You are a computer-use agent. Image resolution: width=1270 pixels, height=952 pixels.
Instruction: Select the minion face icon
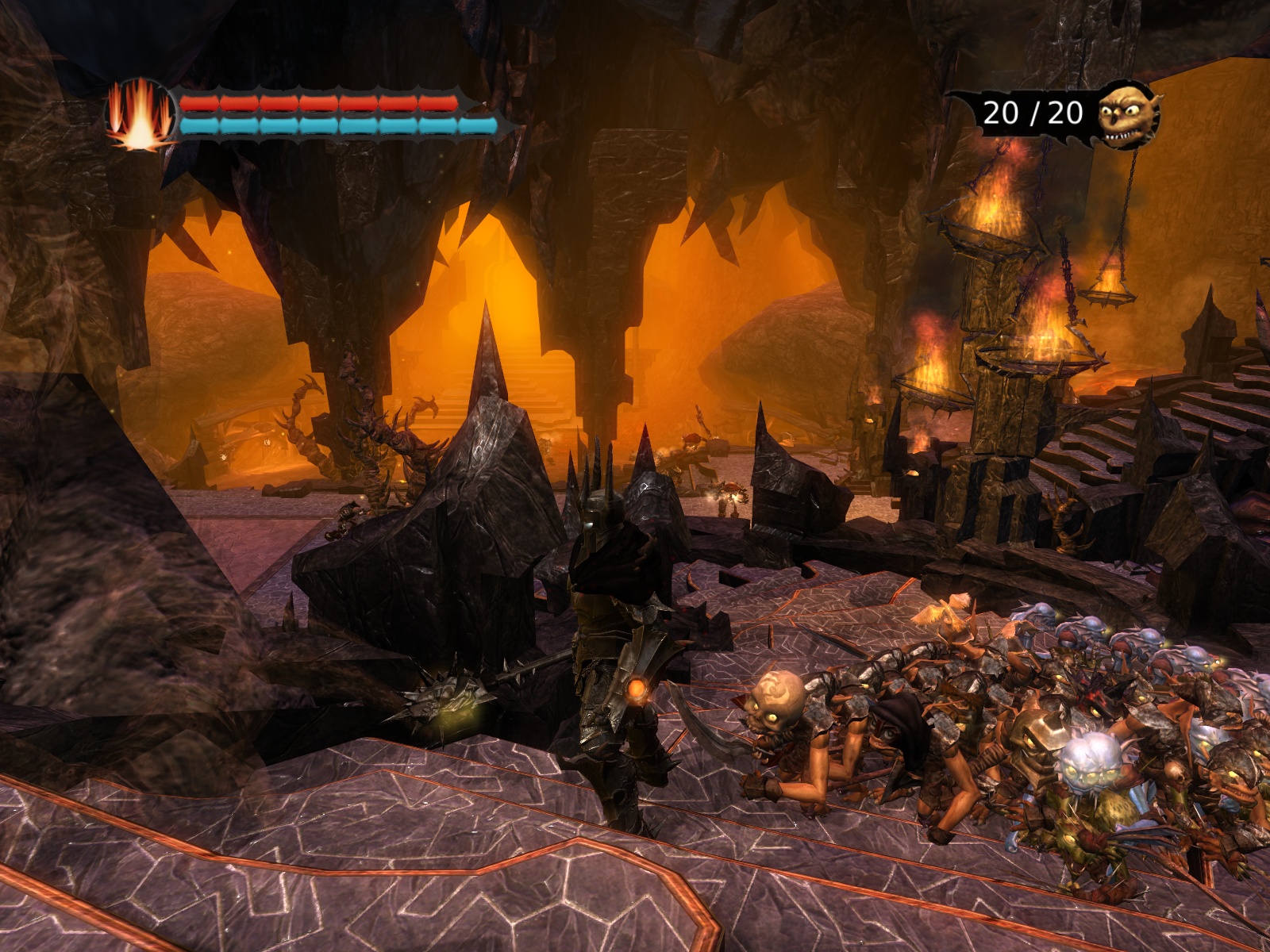[1128, 116]
